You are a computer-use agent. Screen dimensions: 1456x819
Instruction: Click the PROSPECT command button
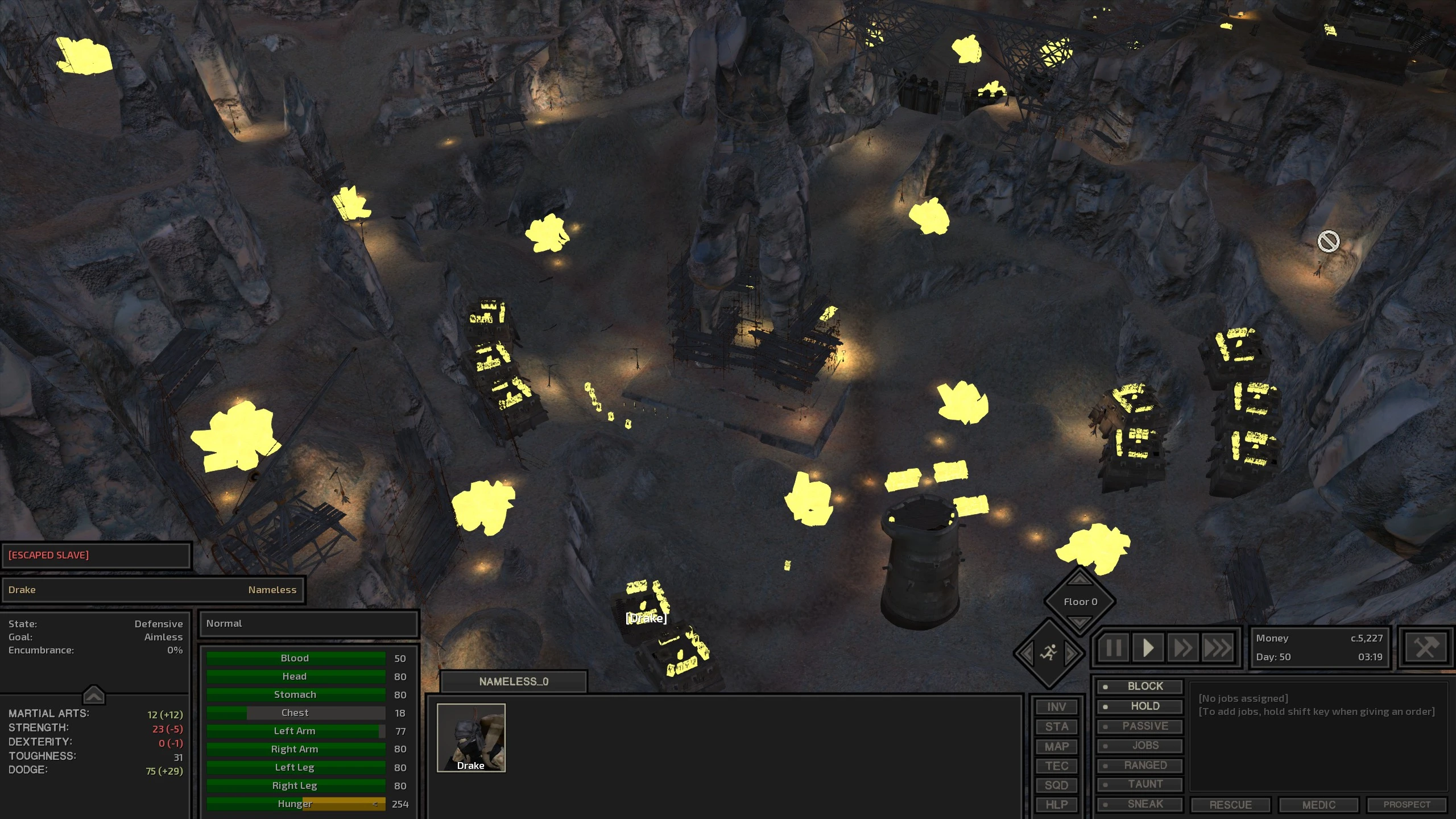click(x=1407, y=805)
